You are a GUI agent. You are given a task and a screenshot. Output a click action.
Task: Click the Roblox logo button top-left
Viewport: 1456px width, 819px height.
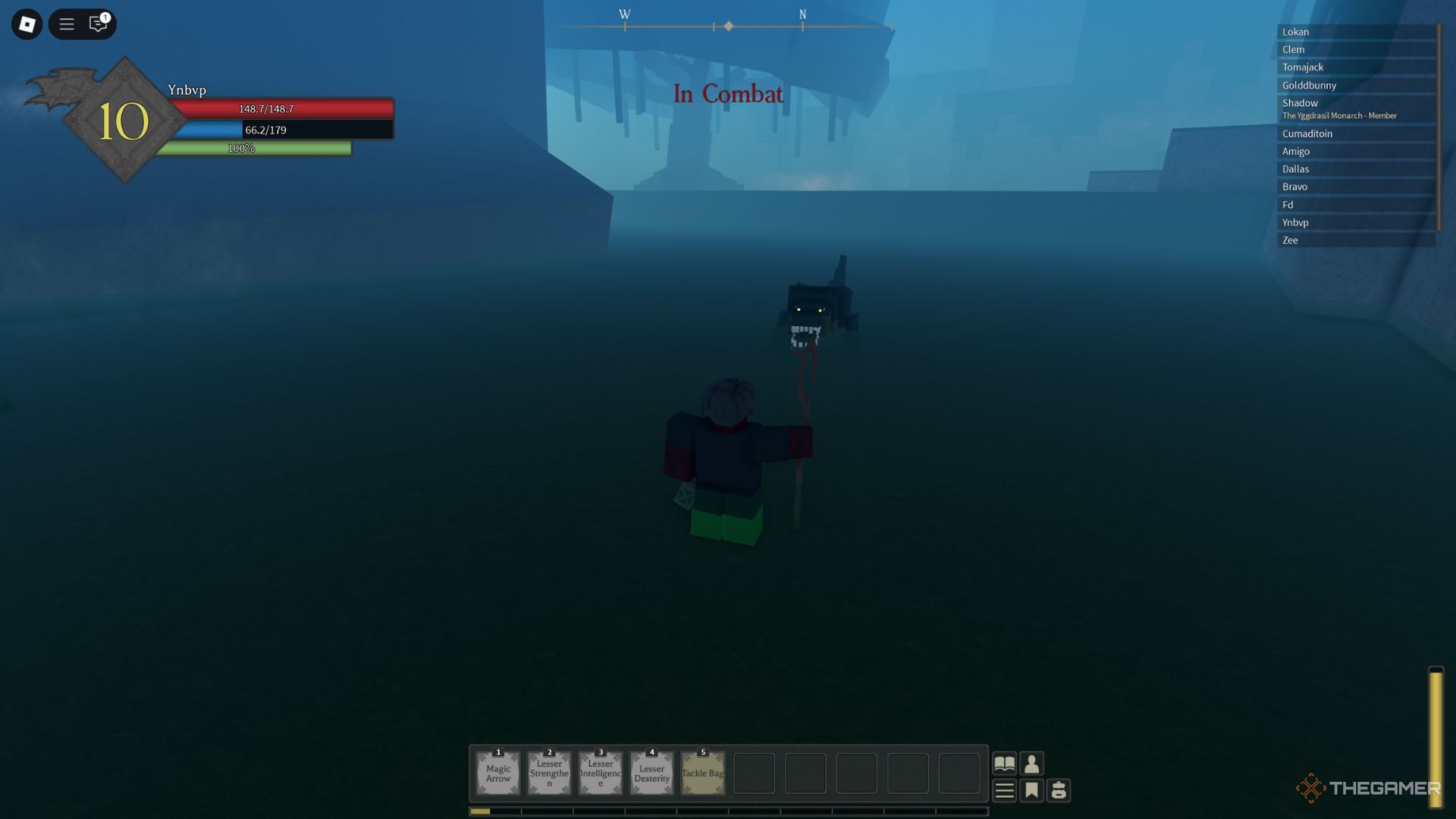(x=26, y=24)
